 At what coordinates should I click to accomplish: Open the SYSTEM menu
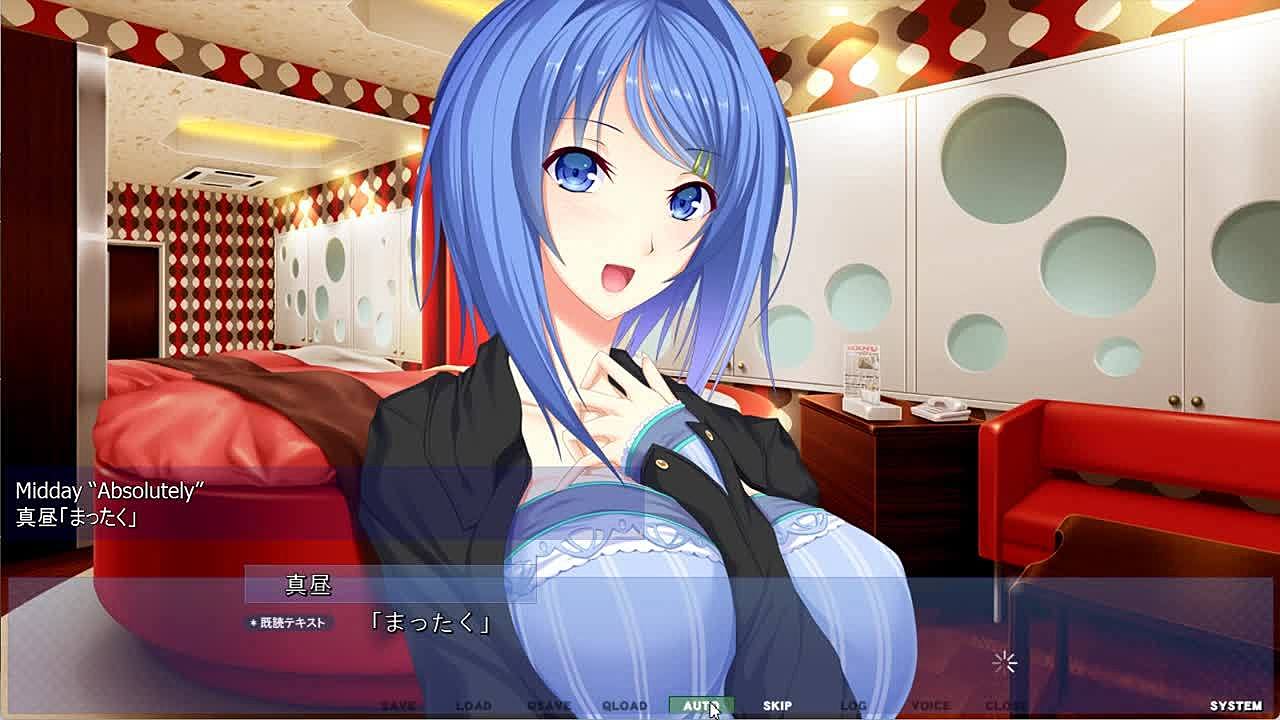pos(1235,706)
